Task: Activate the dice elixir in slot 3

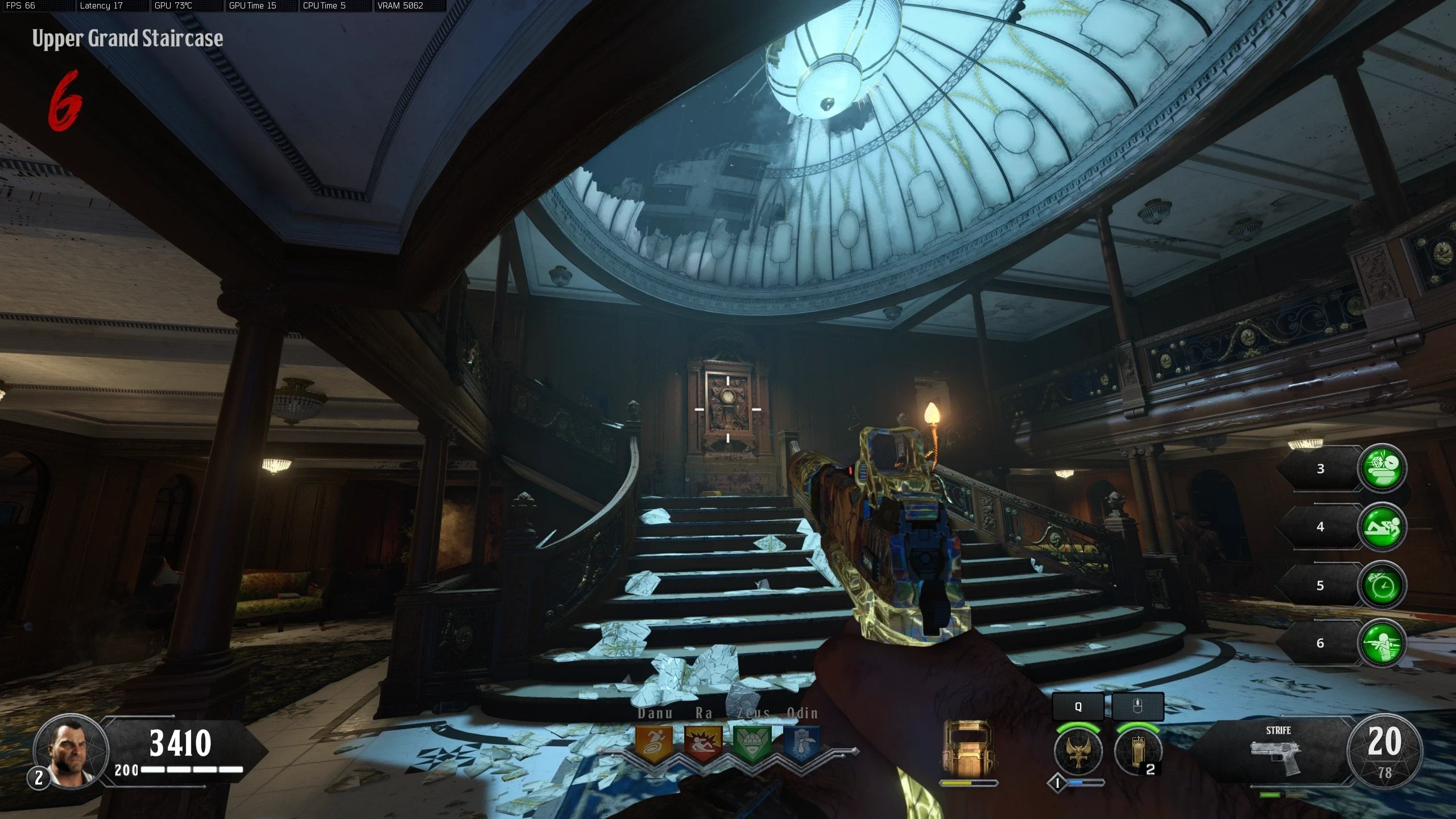Action: click(x=1382, y=468)
